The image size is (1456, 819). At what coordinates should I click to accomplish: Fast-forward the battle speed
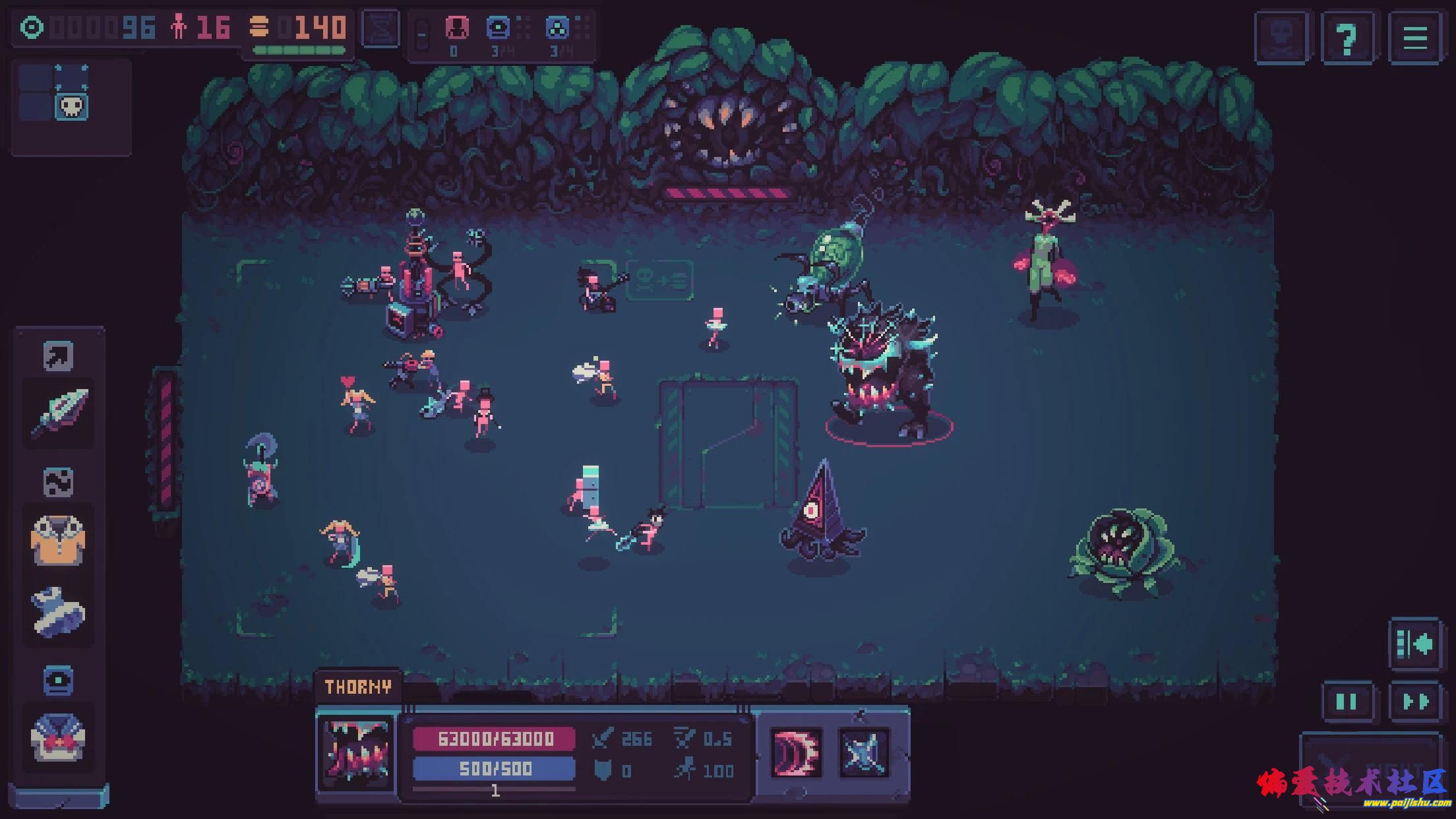click(1415, 701)
